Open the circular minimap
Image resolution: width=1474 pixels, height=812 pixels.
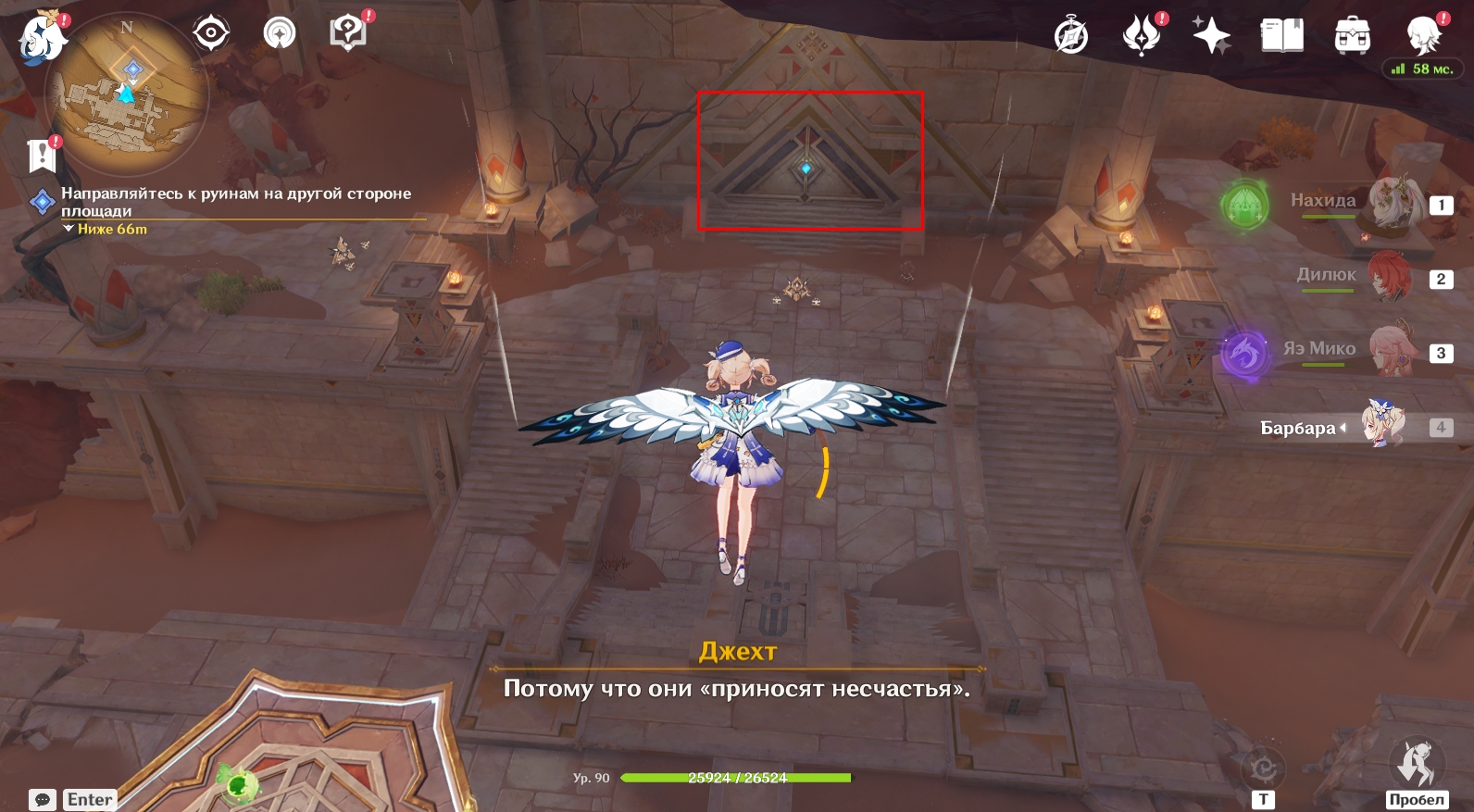[x=127, y=94]
